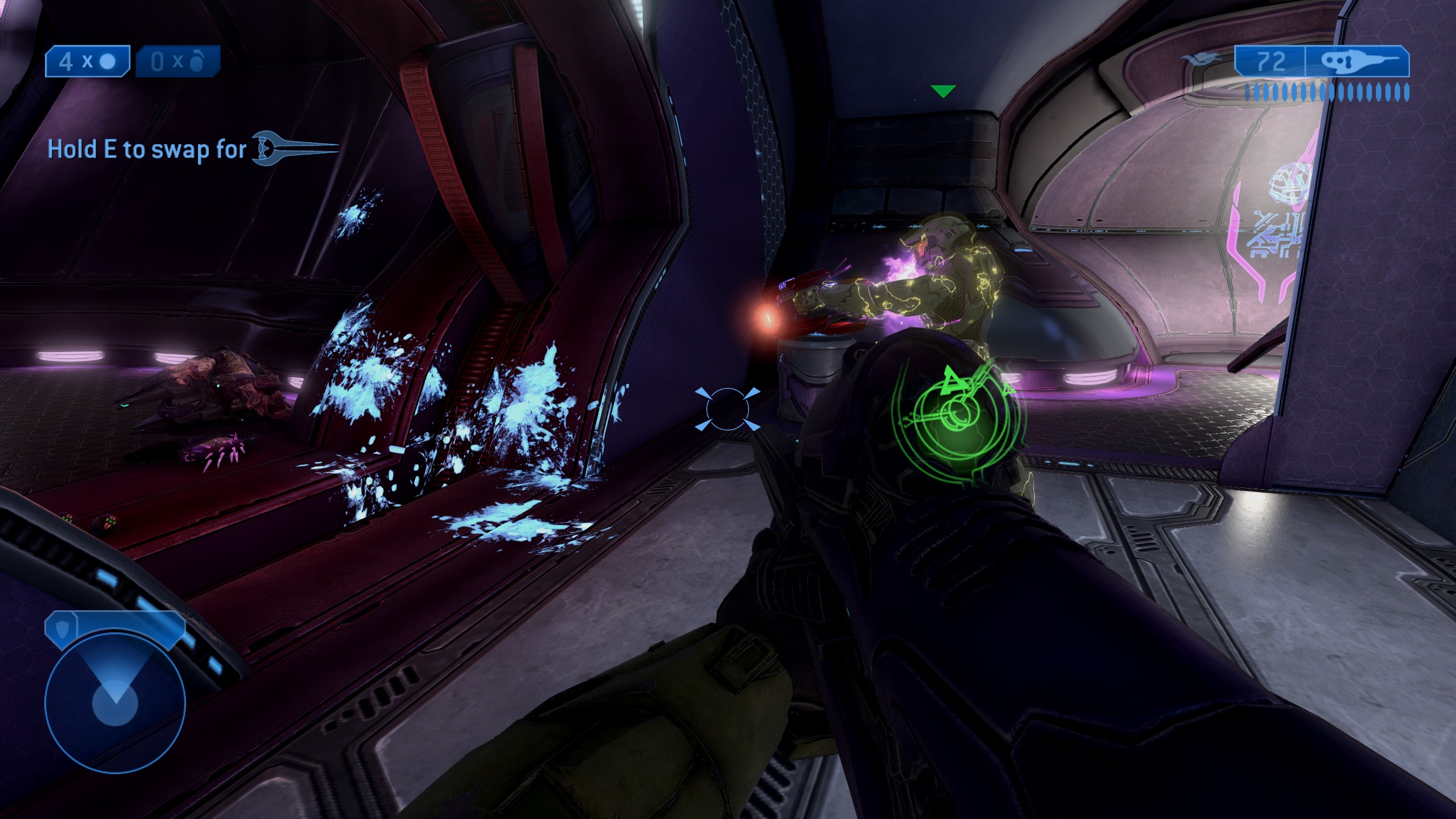Click the equipped plasma rifle icon
This screenshot has height=819, width=1456.
pyautogui.click(x=1356, y=62)
